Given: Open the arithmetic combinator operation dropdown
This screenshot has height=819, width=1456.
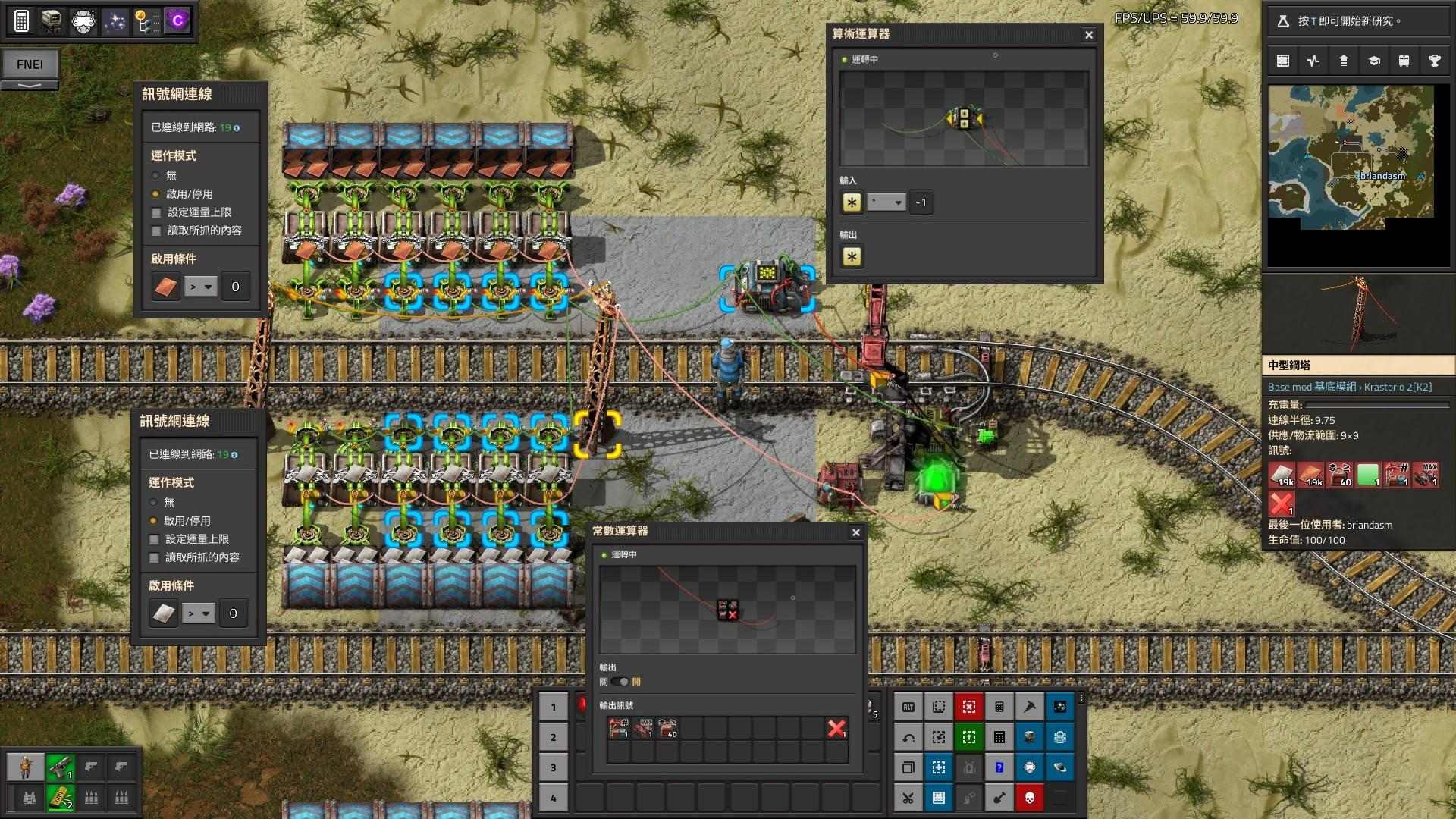Looking at the screenshot, I should 885,202.
